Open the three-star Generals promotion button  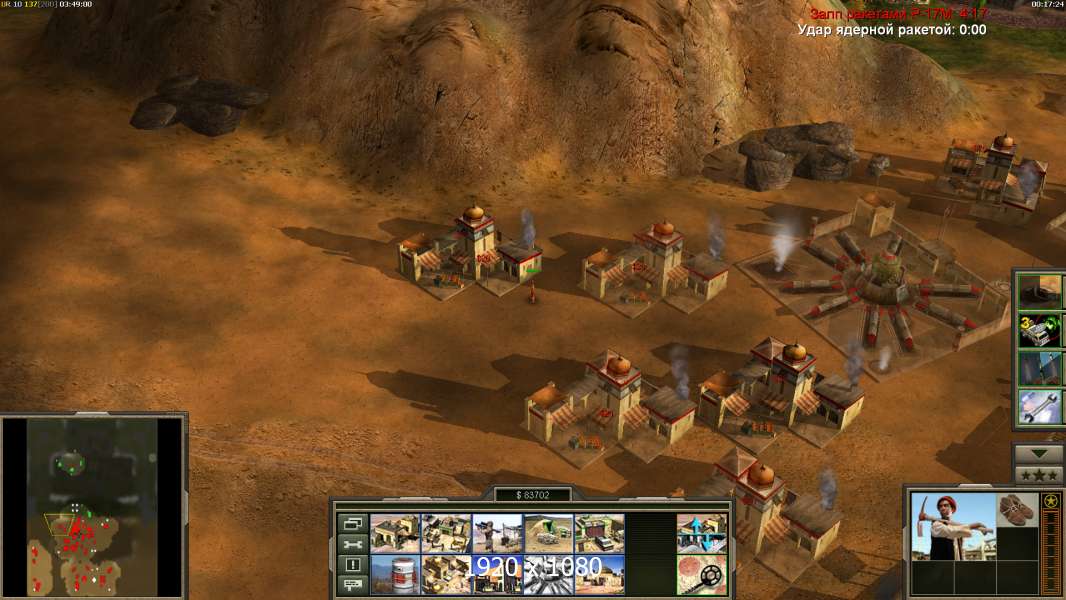tap(1038, 474)
